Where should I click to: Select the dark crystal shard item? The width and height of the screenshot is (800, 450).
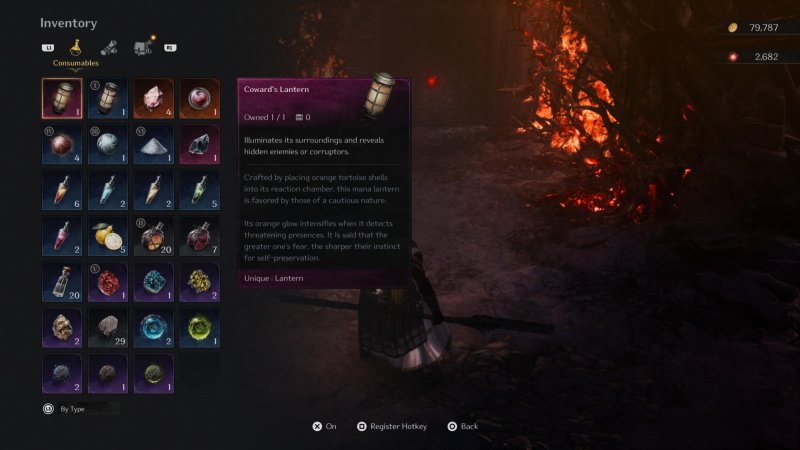[199, 145]
